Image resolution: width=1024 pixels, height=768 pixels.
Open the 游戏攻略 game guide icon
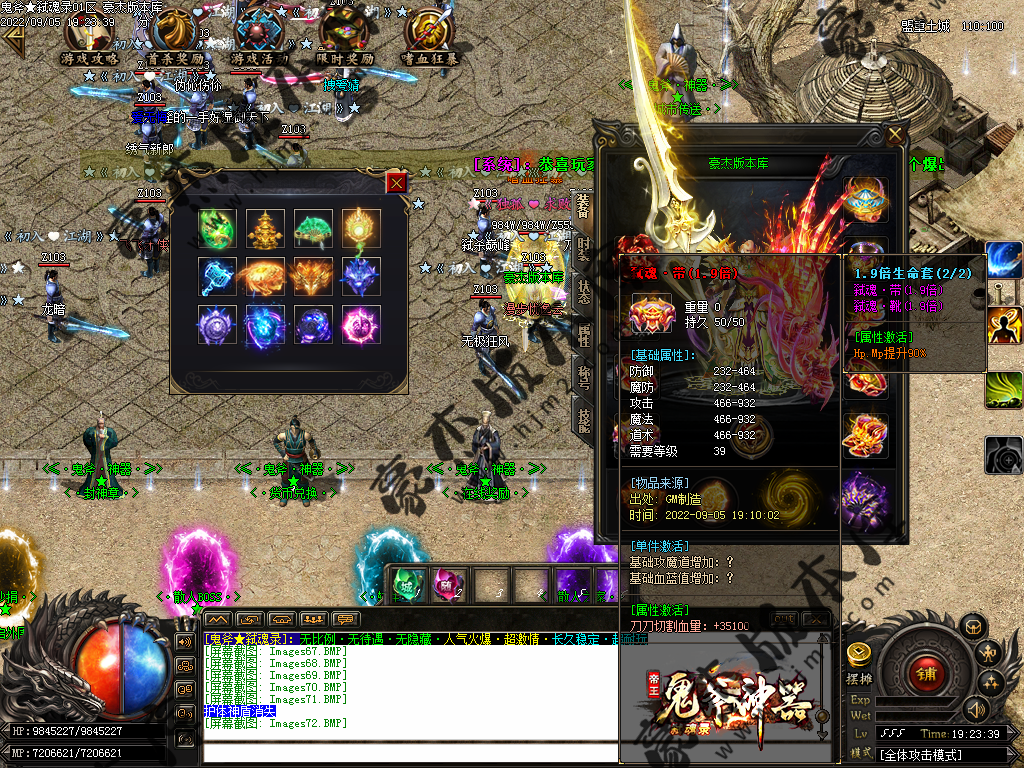click(89, 35)
